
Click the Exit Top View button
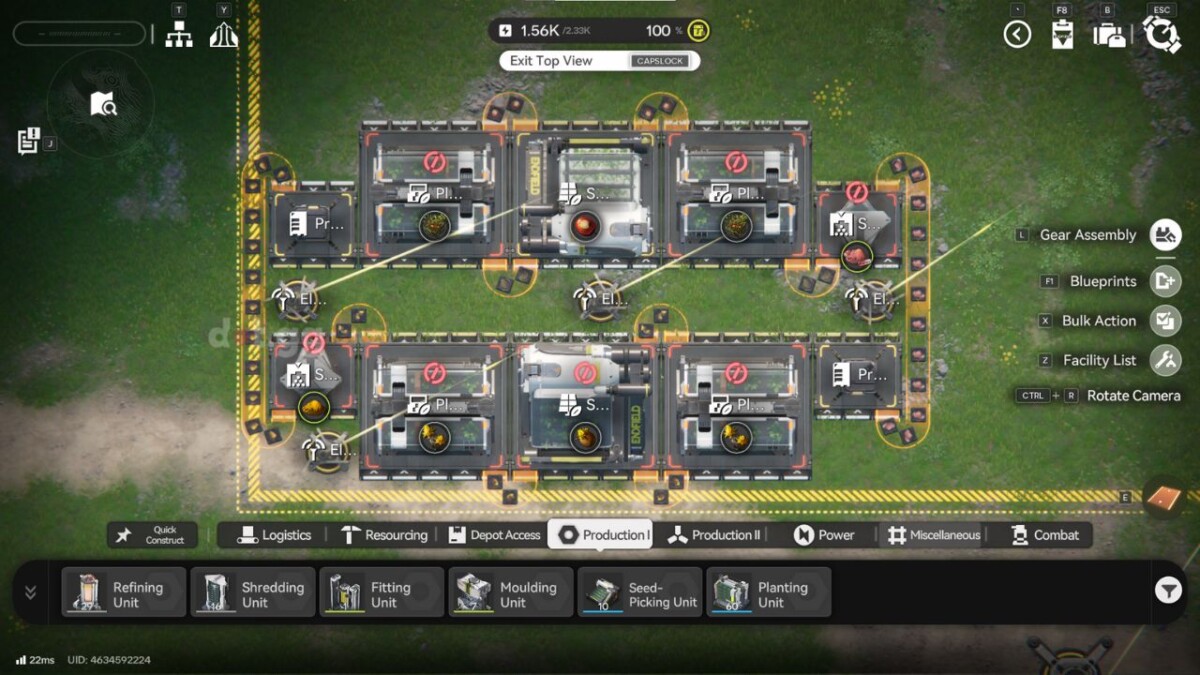(x=598, y=61)
